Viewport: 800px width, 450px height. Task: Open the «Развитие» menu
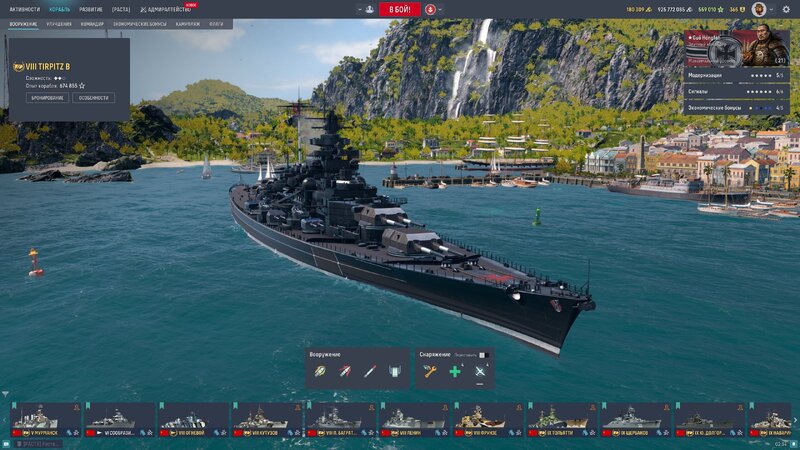92,9
